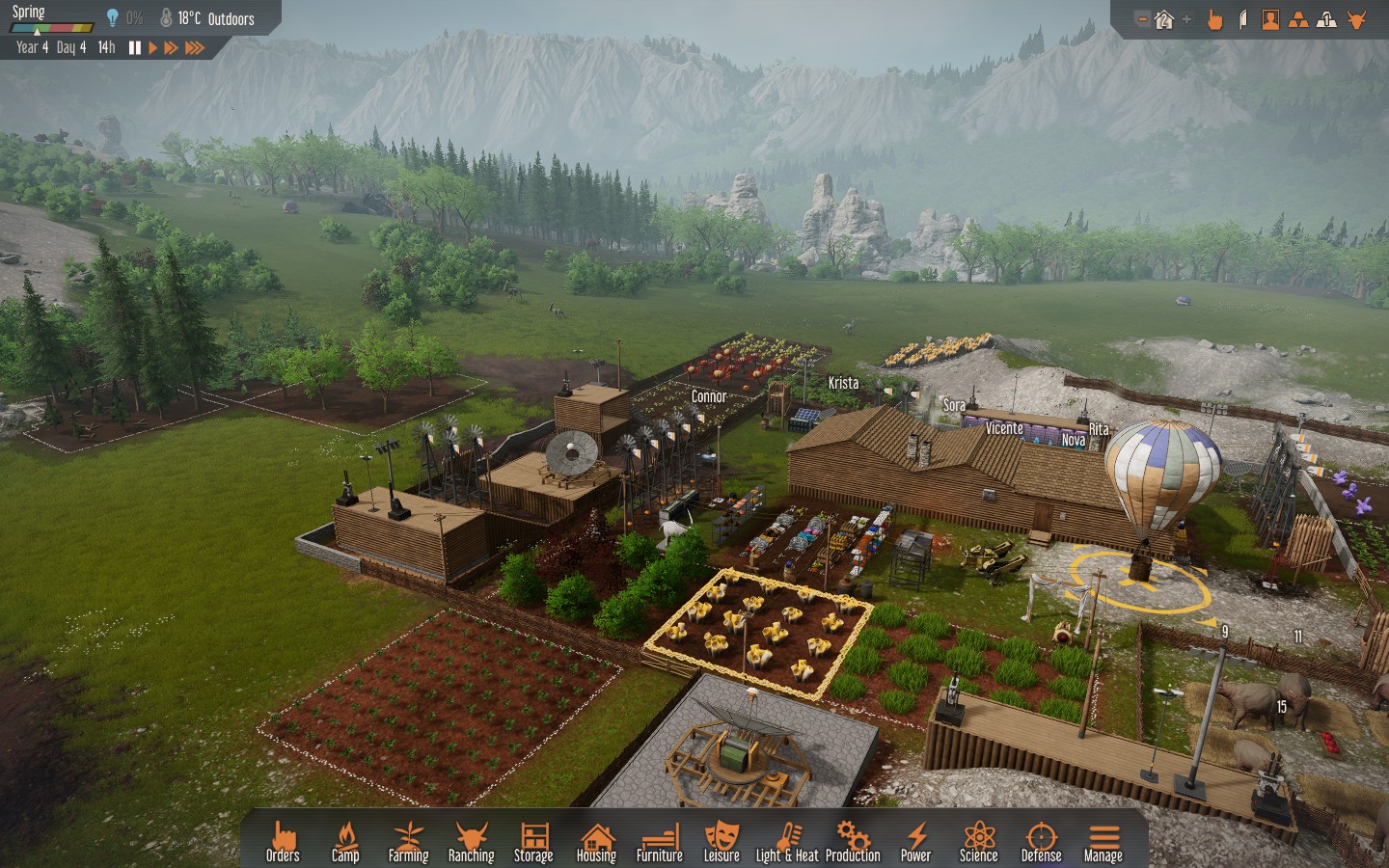Screen dimensions: 1389x868
Task: Pause the game time
Action: pyautogui.click(x=135, y=47)
